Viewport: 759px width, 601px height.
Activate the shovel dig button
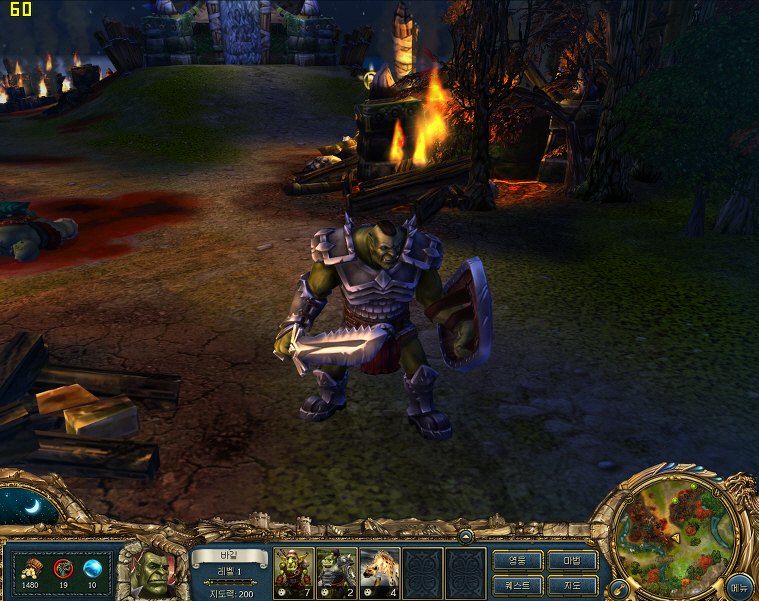click(618, 587)
